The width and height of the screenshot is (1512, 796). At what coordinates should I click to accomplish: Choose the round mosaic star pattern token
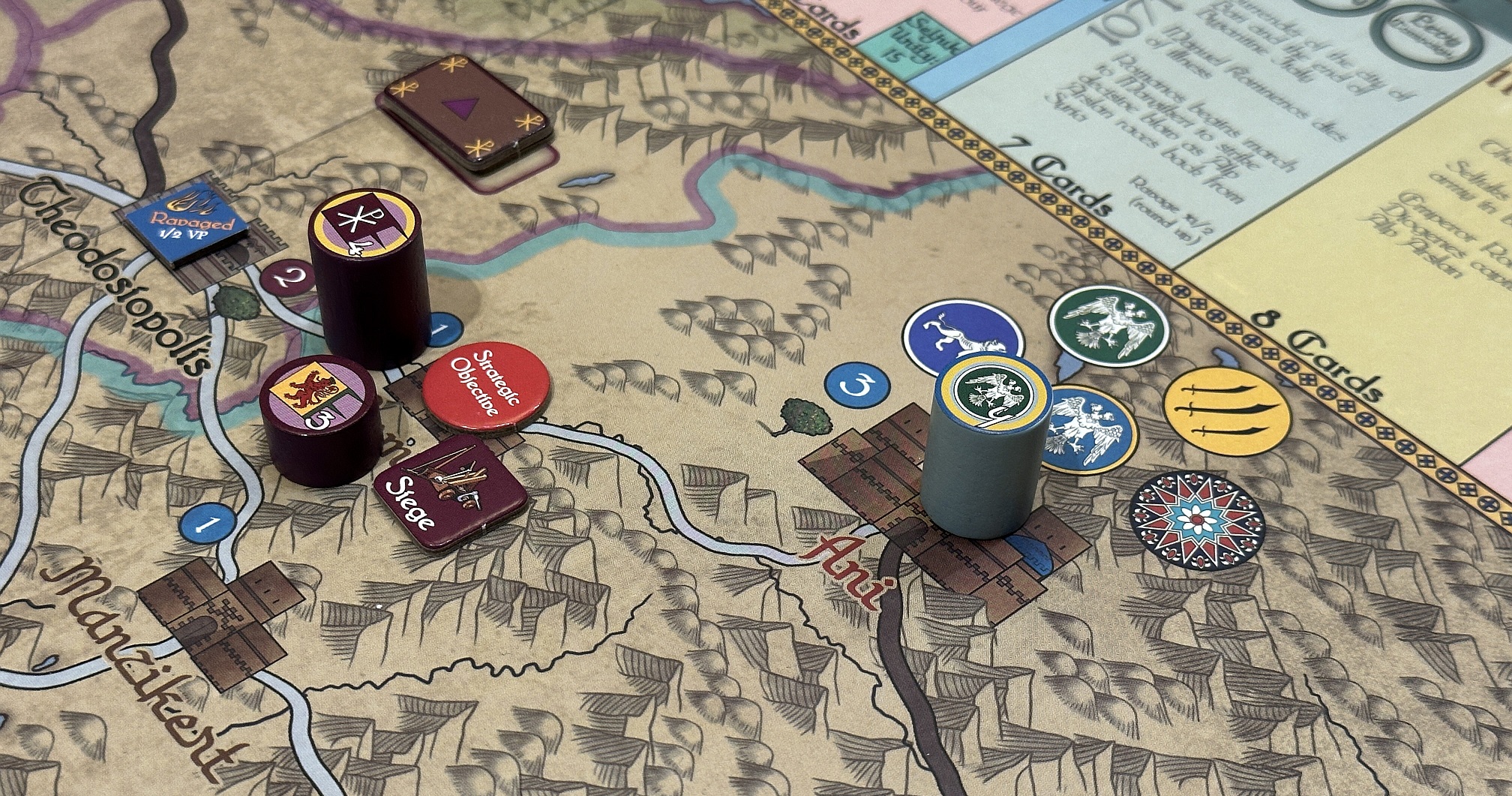1196,519
